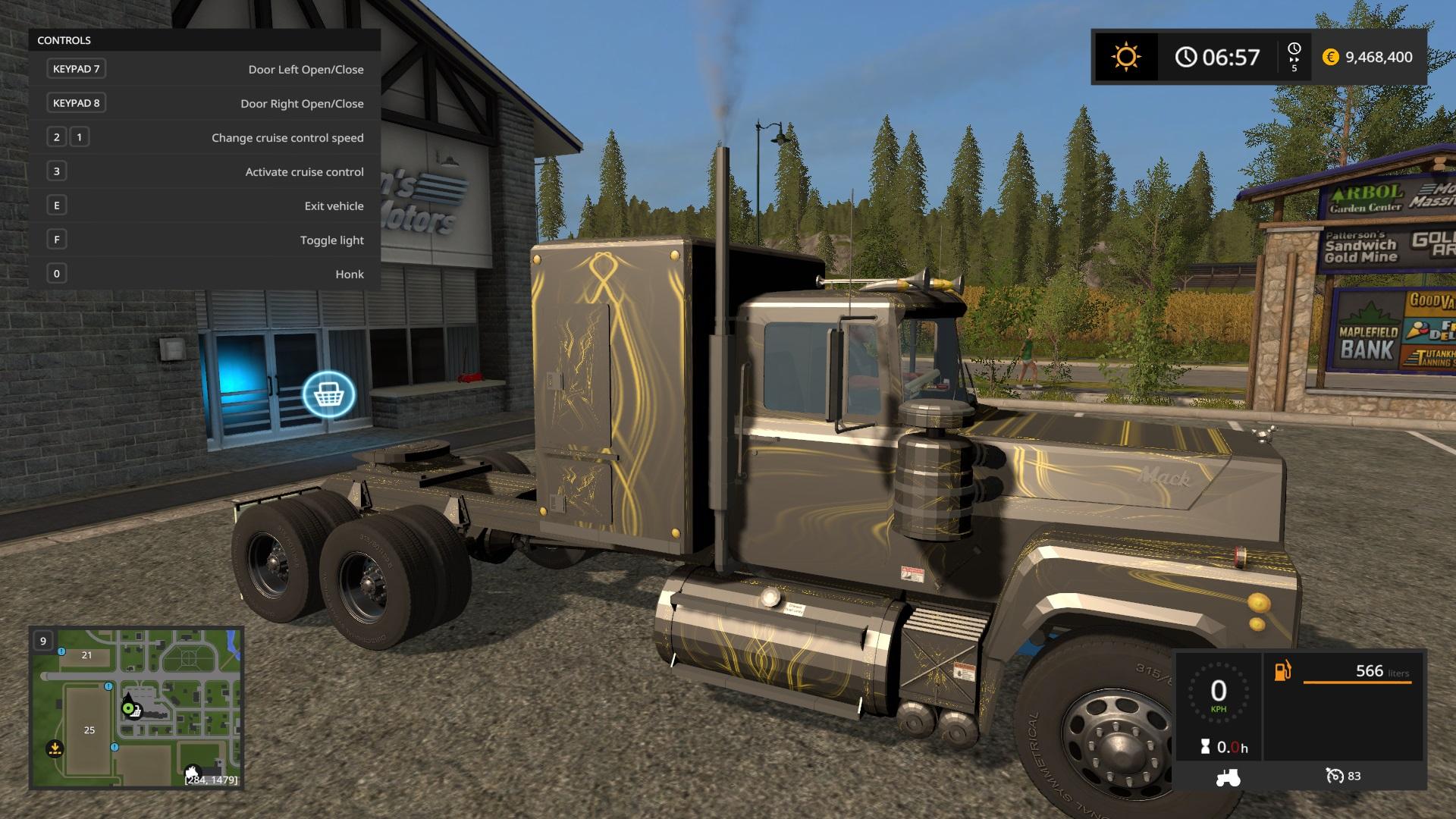The image size is (1456, 819).
Task: Click the tractor icon on vehicle HUD
Action: [x=1228, y=777]
